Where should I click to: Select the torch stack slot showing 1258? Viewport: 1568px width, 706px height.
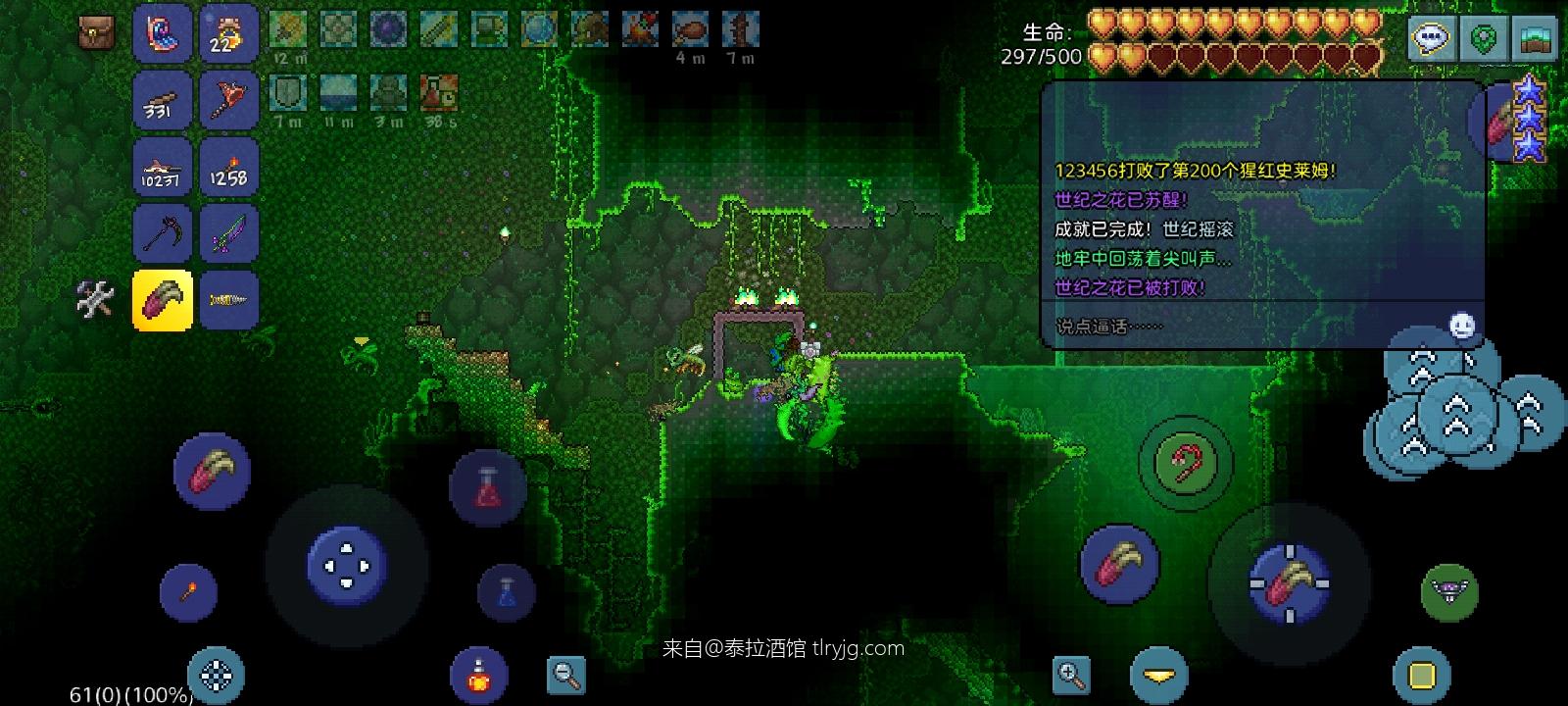(x=229, y=167)
